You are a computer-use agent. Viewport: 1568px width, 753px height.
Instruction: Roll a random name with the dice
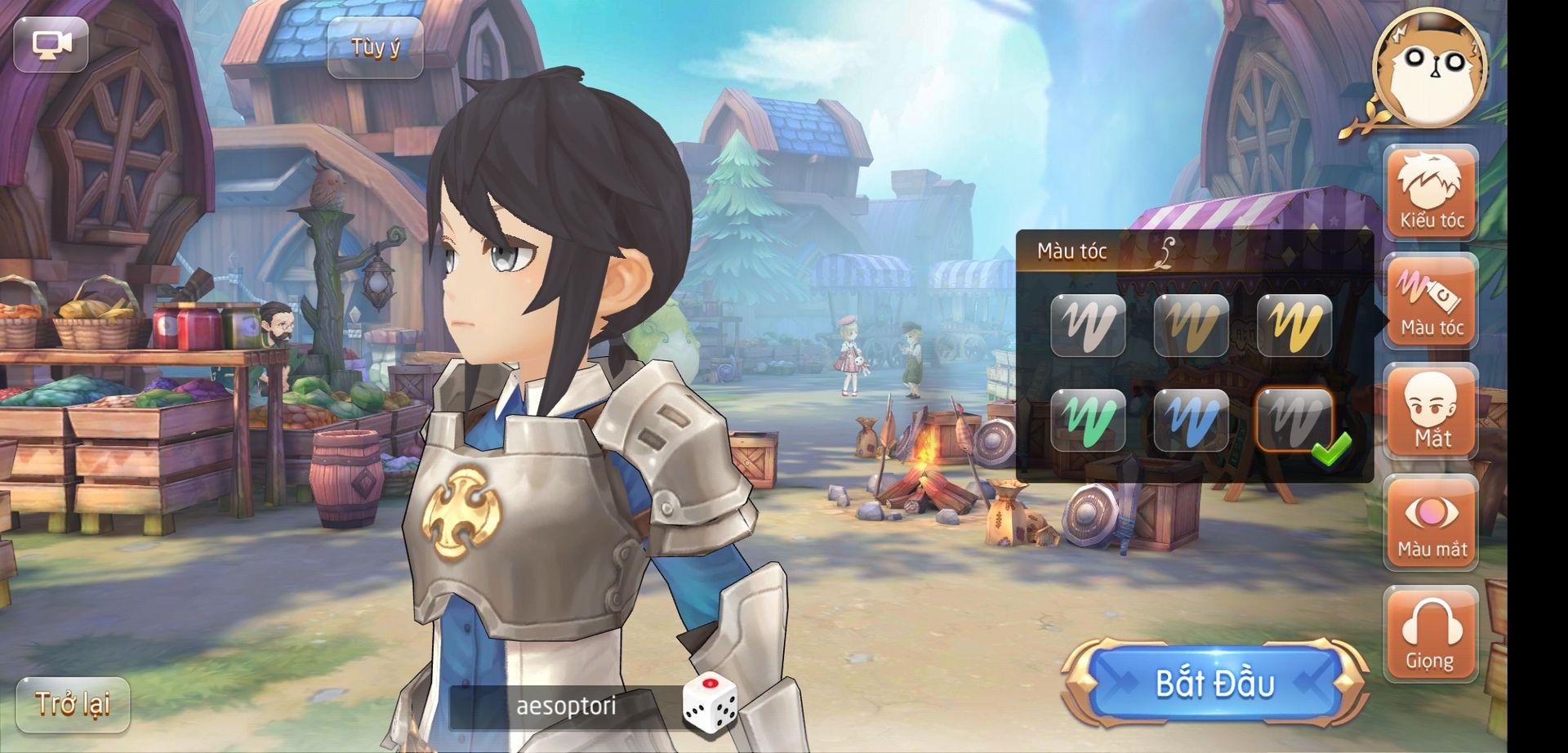709,702
